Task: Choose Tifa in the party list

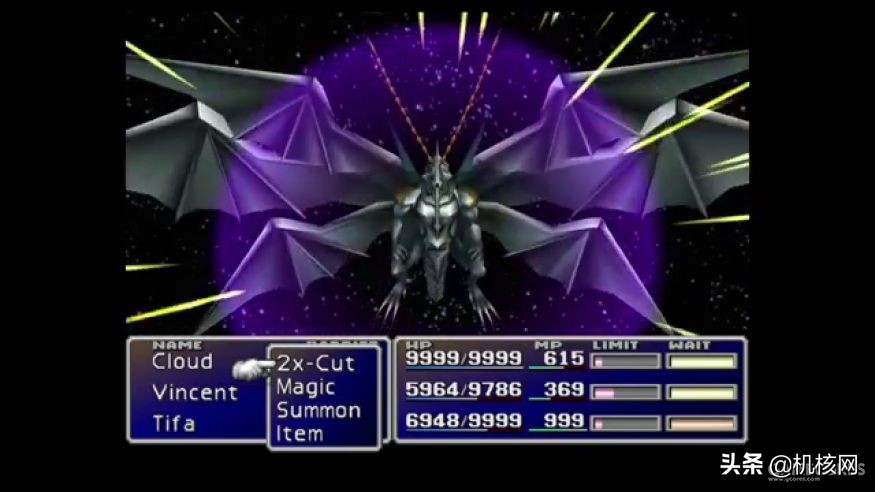Action: [x=173, y=422]
